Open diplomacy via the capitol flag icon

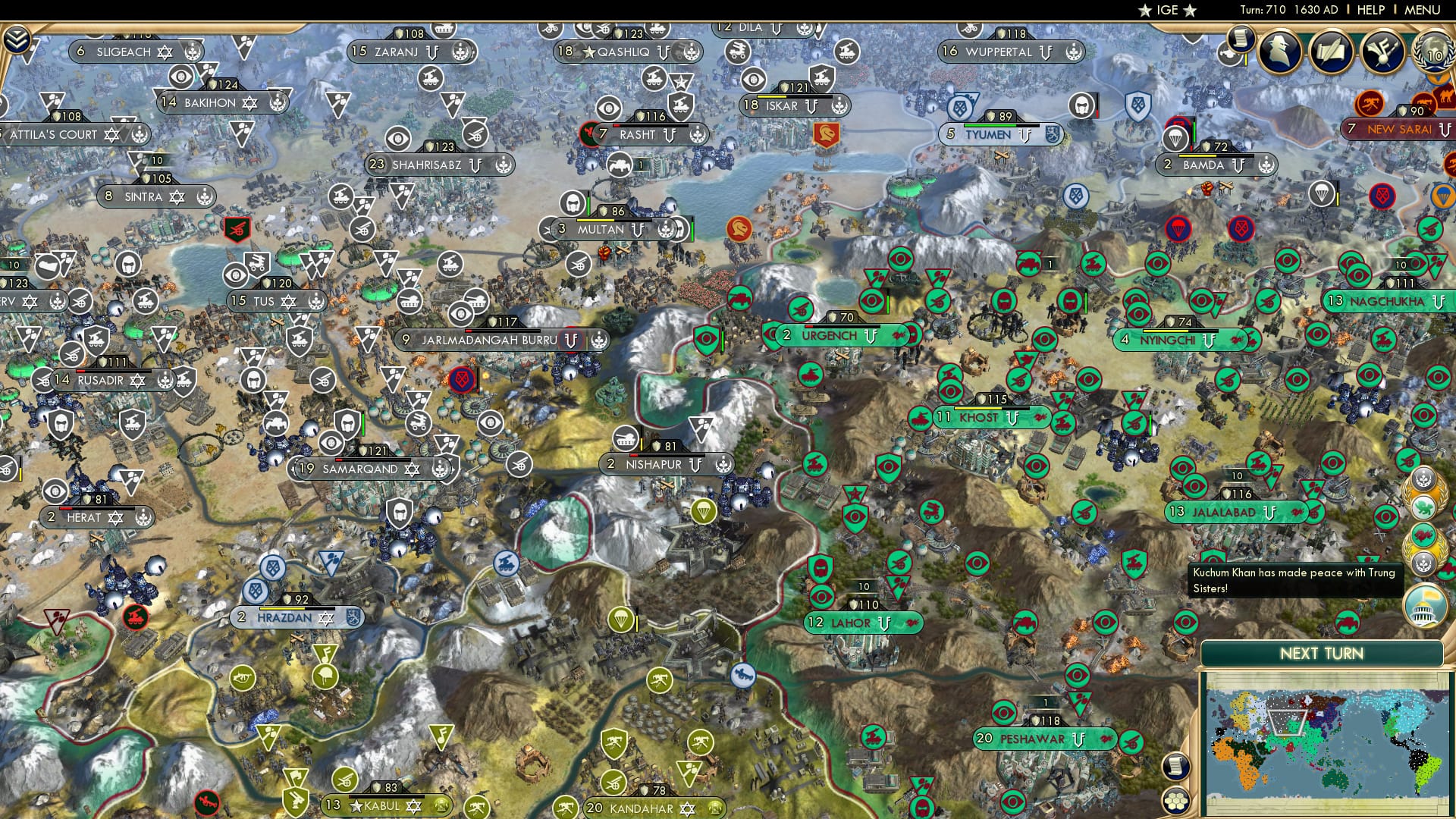(1423, 604)
